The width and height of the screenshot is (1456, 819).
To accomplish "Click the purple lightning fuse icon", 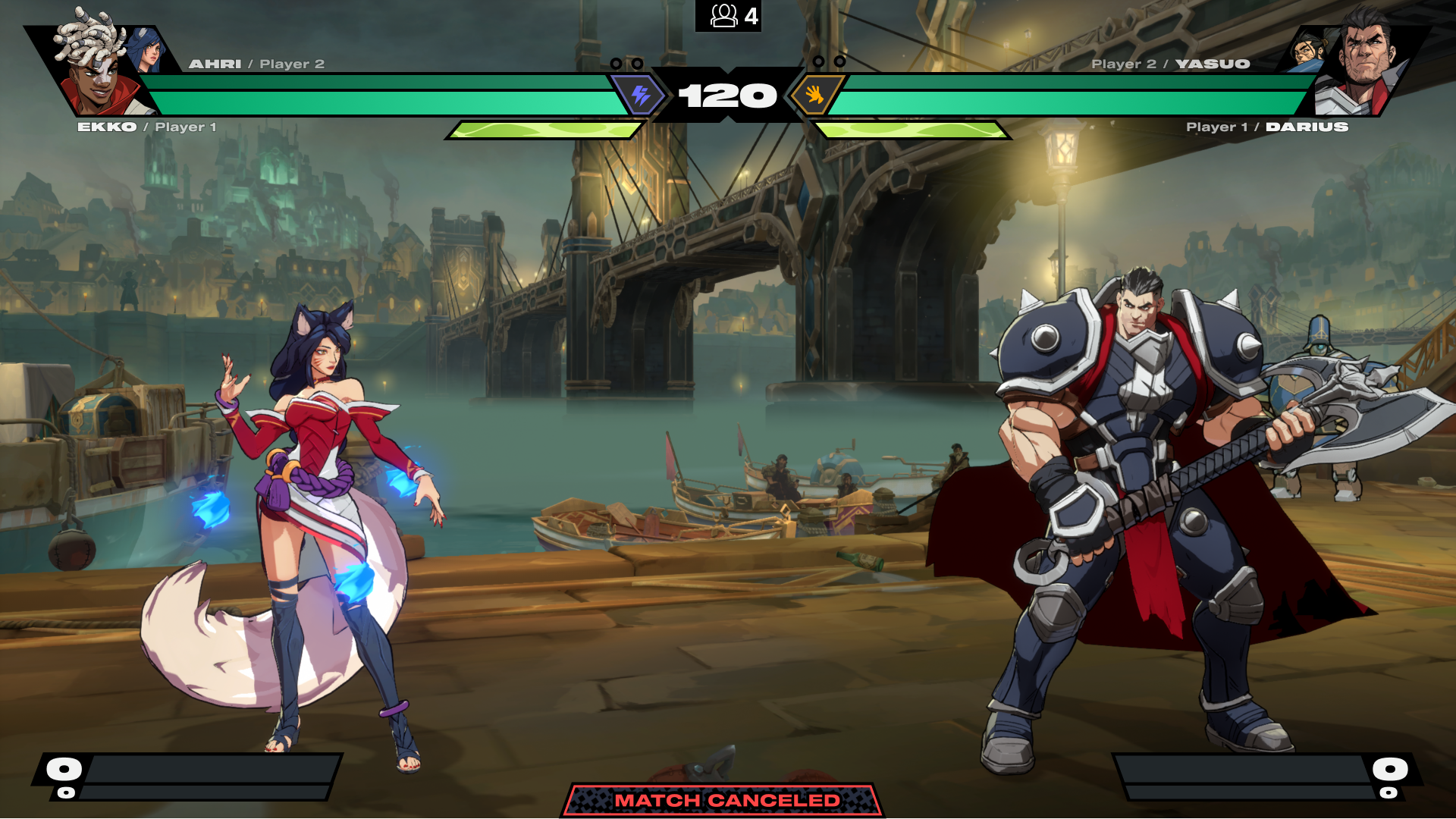I will pos(641,96).
